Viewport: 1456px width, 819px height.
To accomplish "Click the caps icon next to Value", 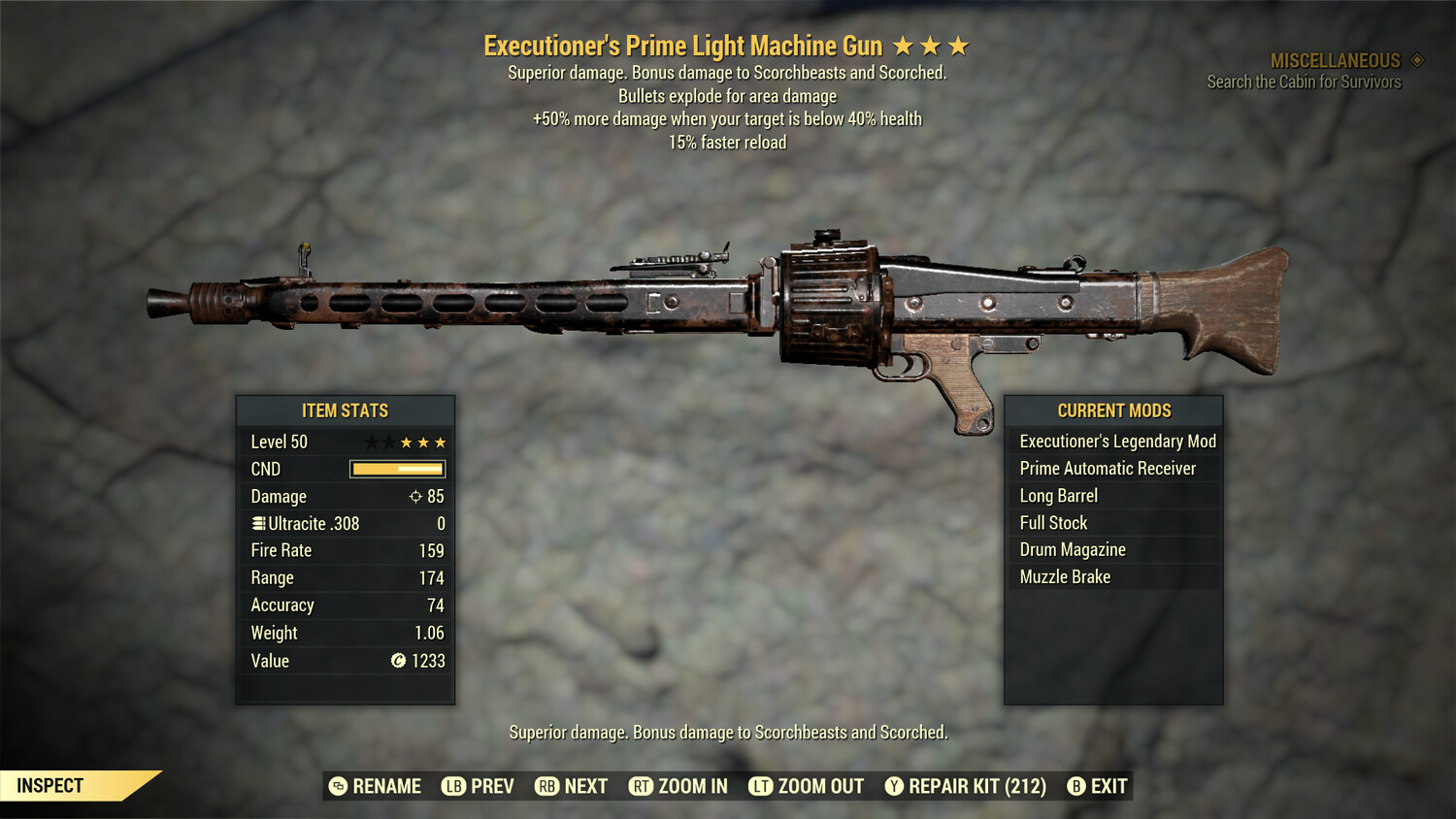I will [397, 661].
